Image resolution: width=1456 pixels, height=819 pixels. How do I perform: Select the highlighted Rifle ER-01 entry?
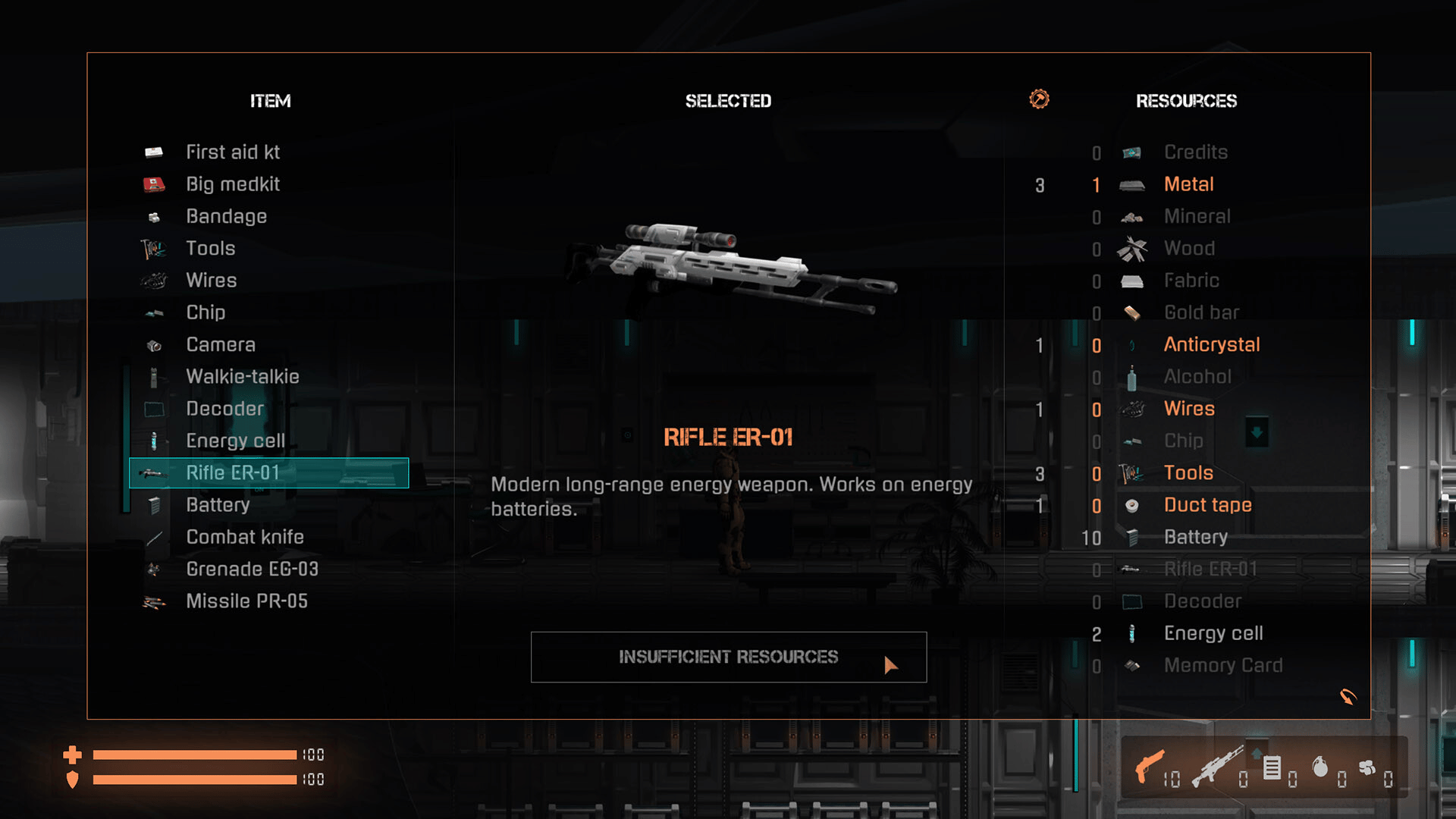pos(269,473)
